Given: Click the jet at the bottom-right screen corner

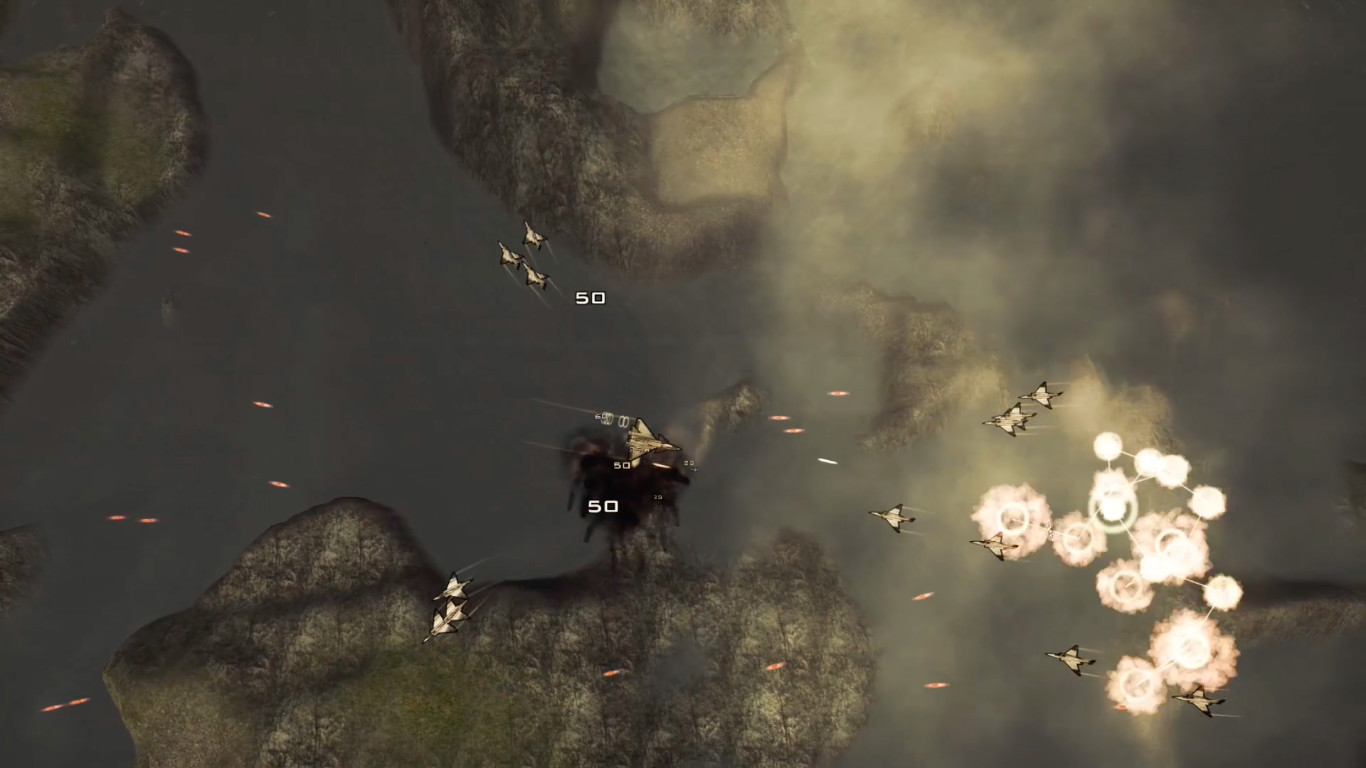Looking at the screenshot, I should click(x=1200, y=701).
